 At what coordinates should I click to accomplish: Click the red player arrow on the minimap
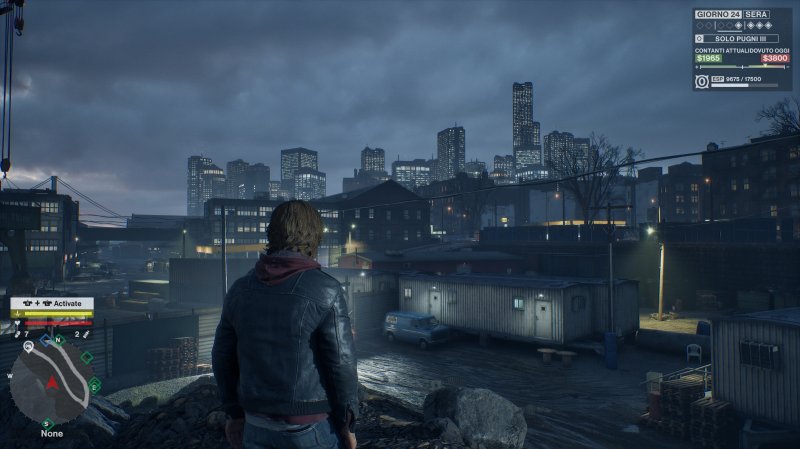(x=52, y=383)
